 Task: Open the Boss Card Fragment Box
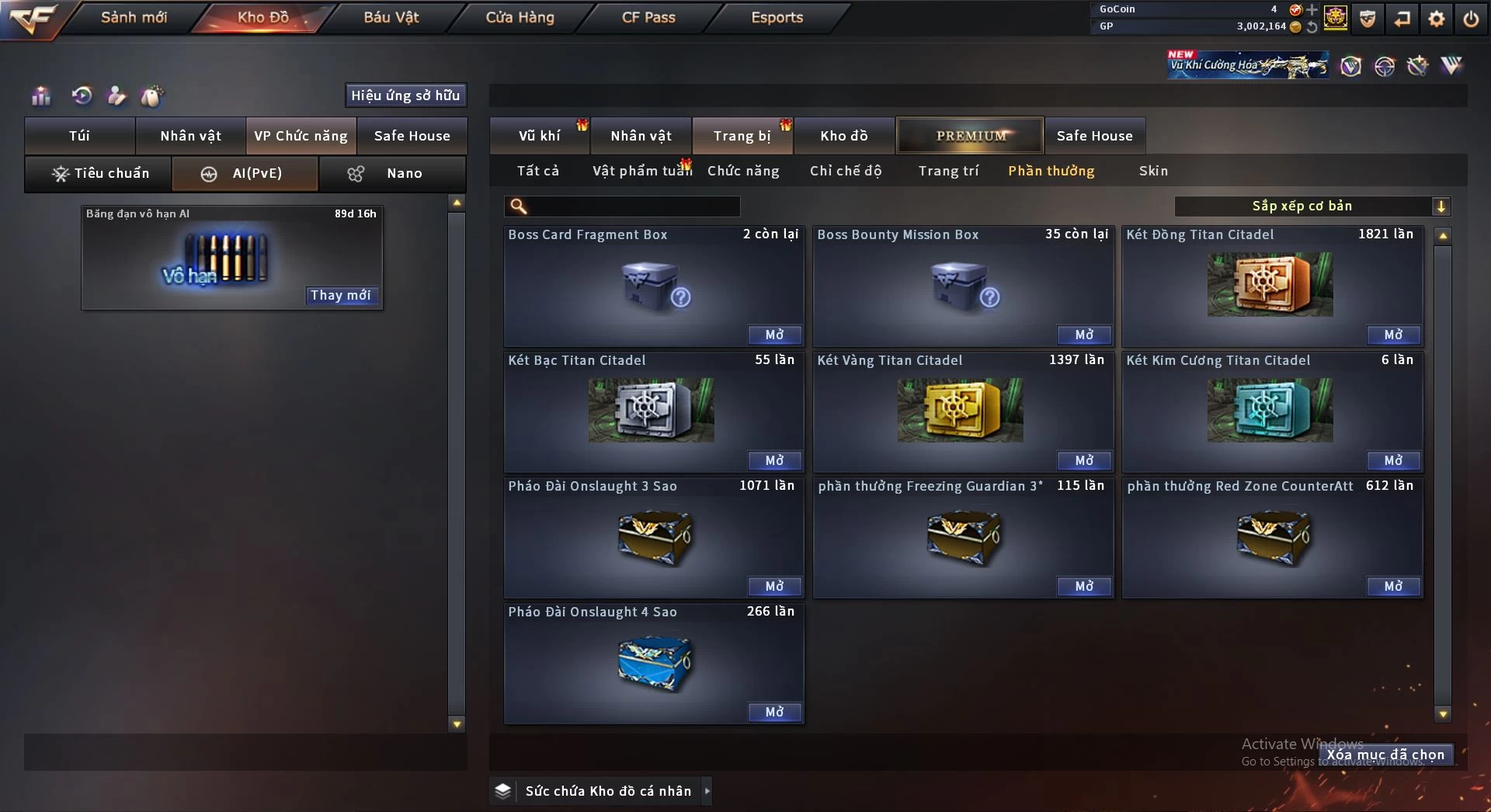coord(774,335)
